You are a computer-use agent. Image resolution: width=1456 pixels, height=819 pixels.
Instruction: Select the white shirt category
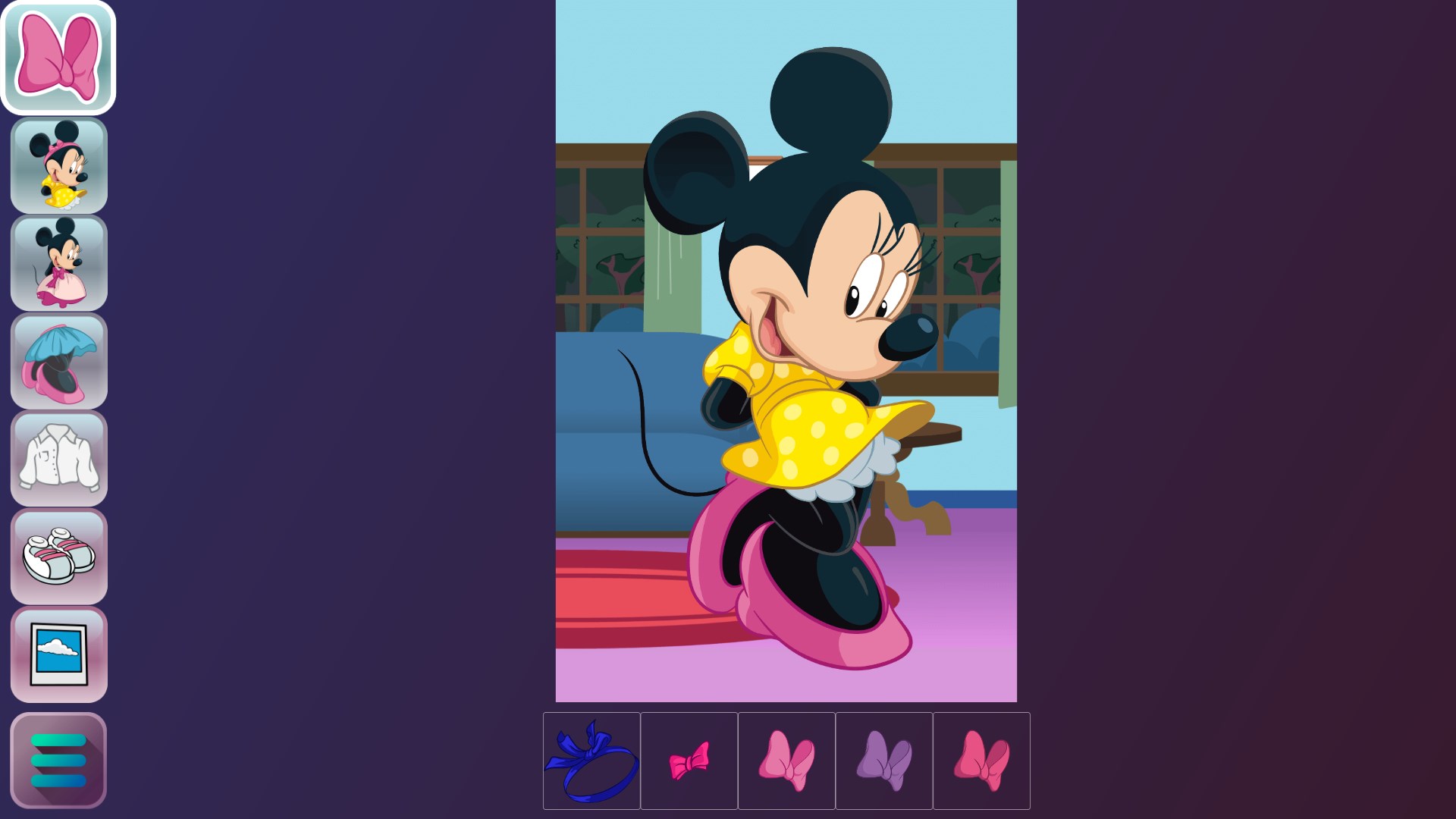(58, 459)
